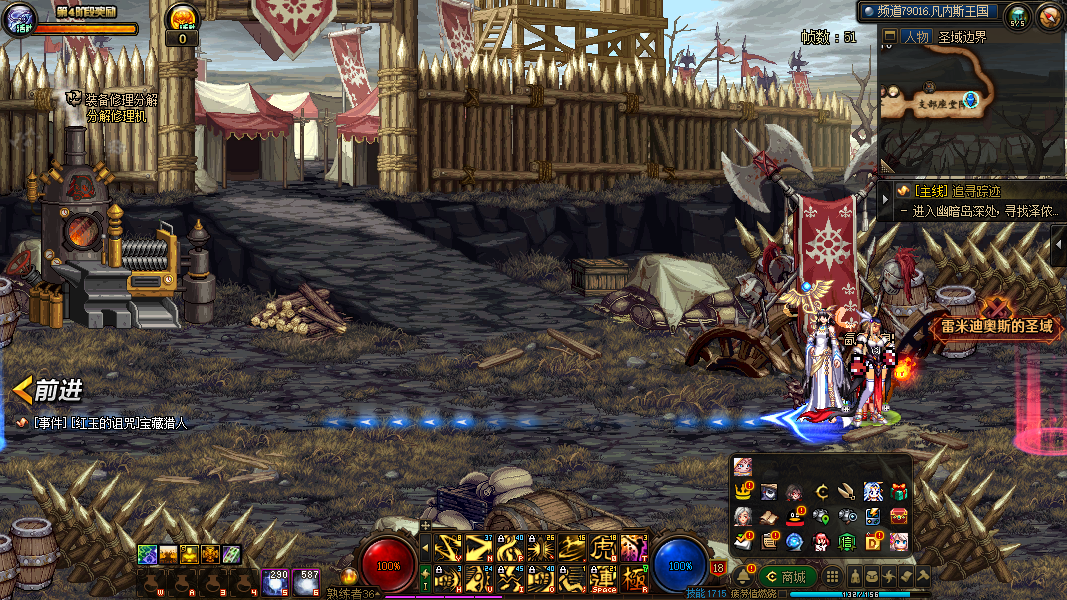Click the notification bell icon
Viewport: 1067px width, 600px height.
744,577
